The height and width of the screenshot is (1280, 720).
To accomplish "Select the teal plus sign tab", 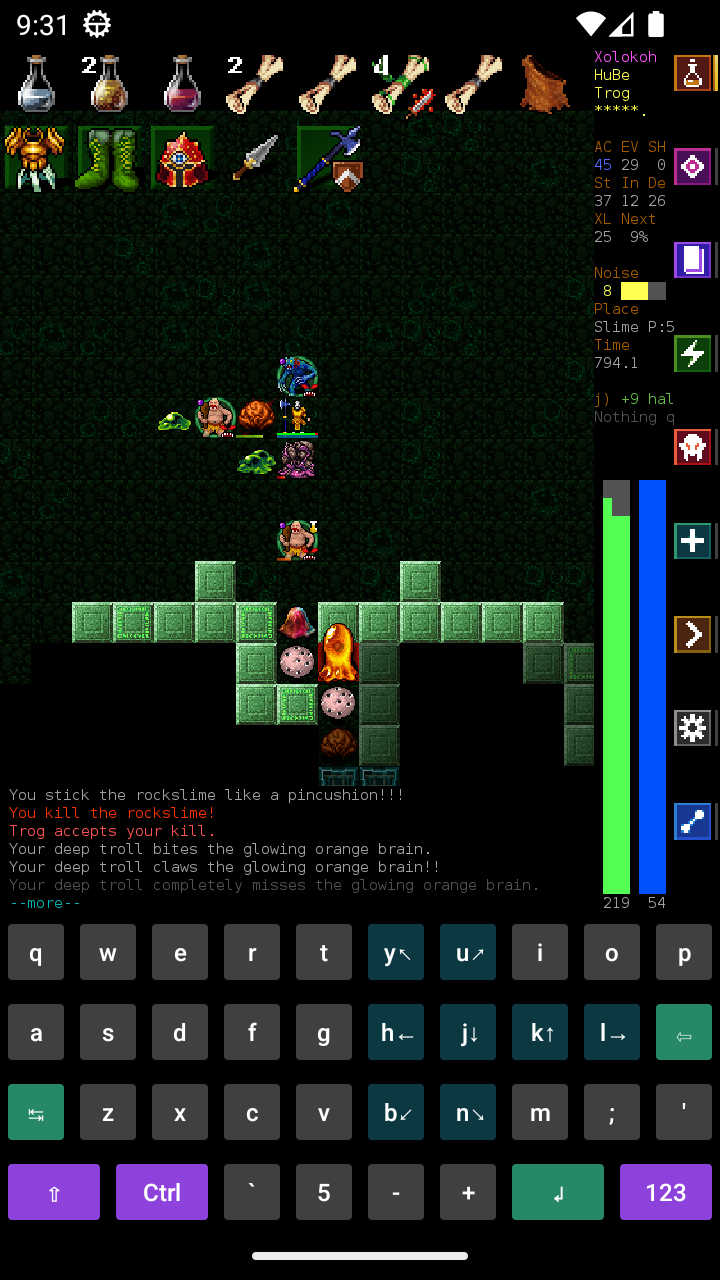I will 692,541.
